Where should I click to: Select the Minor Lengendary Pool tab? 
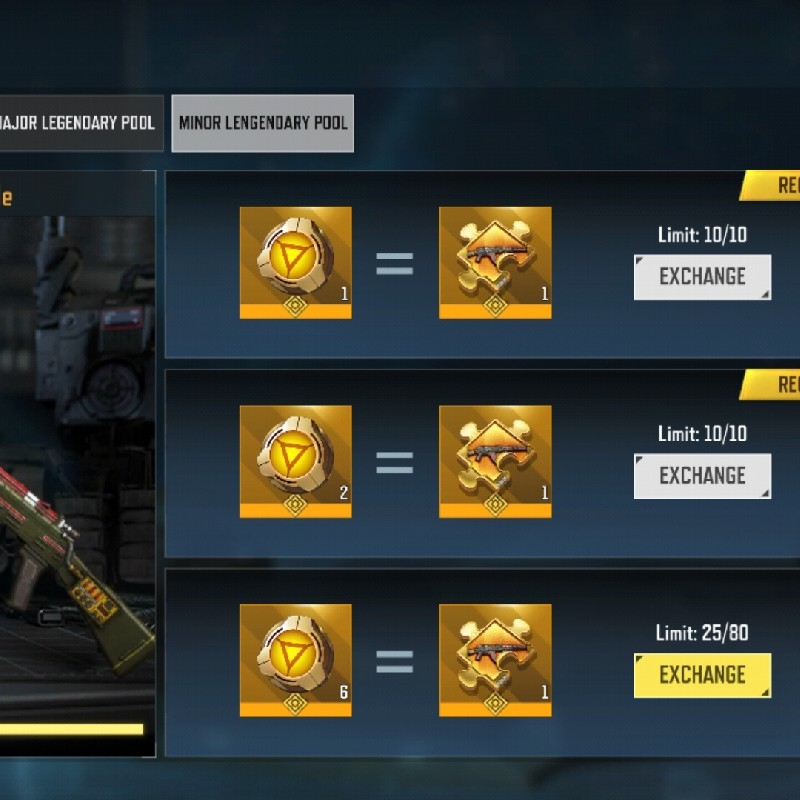point(262,123)
